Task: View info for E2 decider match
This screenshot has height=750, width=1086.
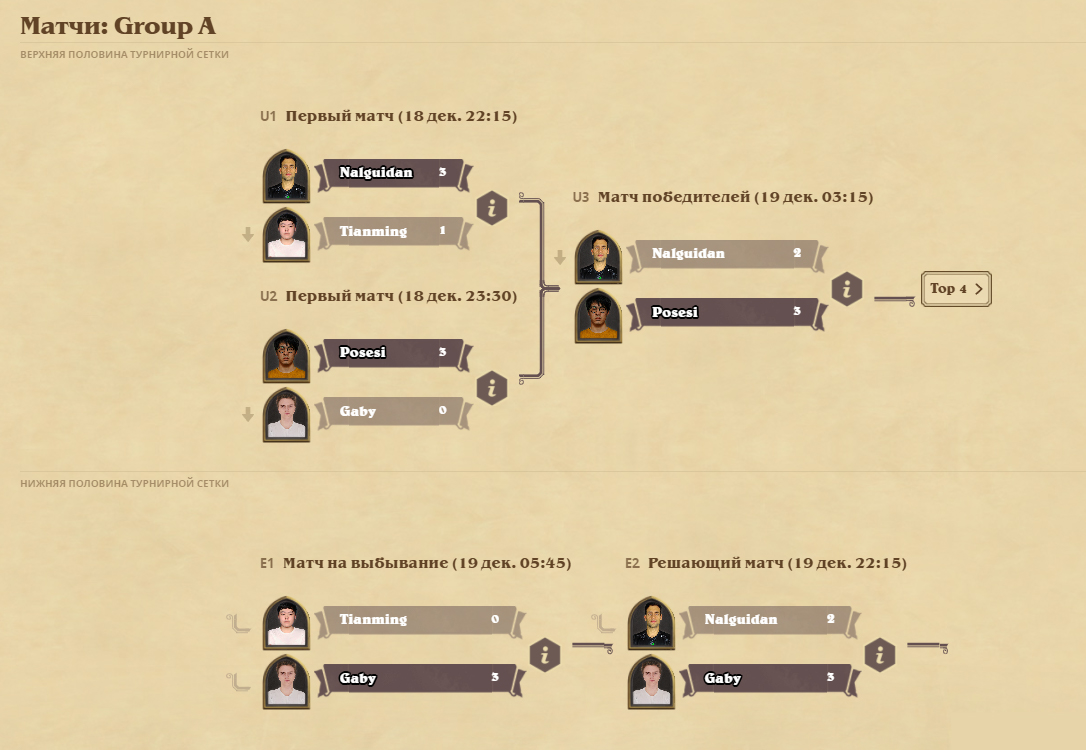Action: coord(880,655)
